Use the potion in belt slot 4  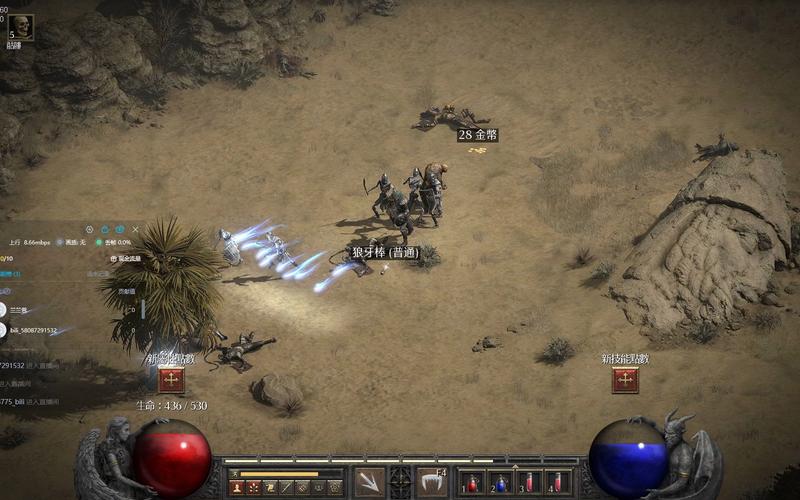tap(558, 482)
